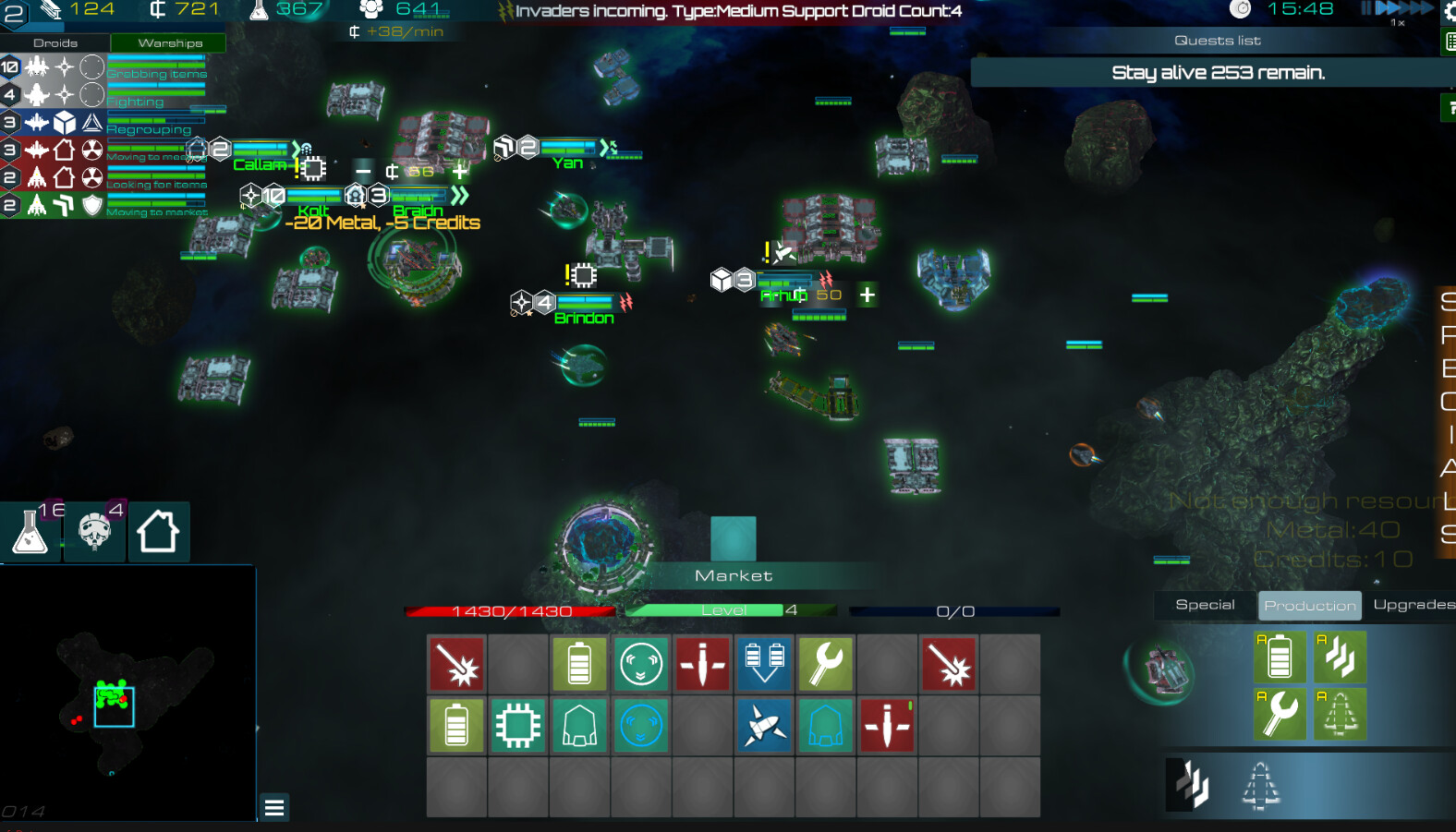Expand Yan's info using the chevron arrows
Viewport: 1456px width, 832px height.
(x=605, y=146)
